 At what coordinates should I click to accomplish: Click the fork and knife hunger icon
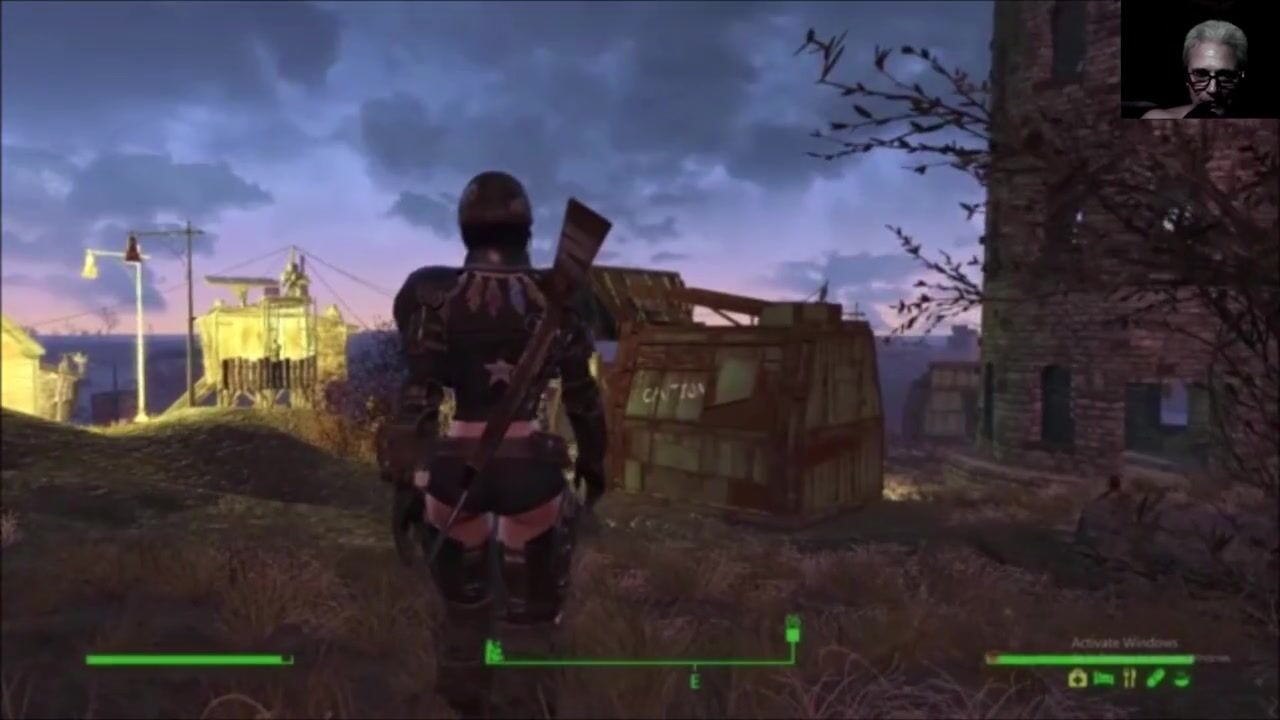[1129, 679]
